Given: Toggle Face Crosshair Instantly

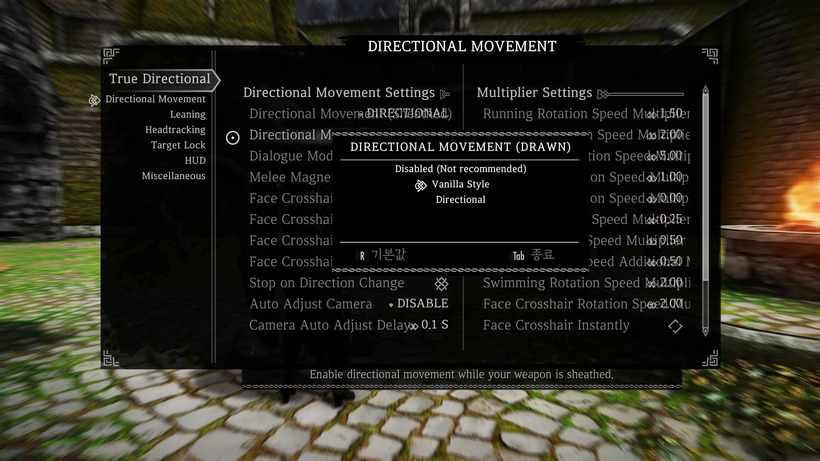Looking at the screenshot, I should click(x=675, y=325).
